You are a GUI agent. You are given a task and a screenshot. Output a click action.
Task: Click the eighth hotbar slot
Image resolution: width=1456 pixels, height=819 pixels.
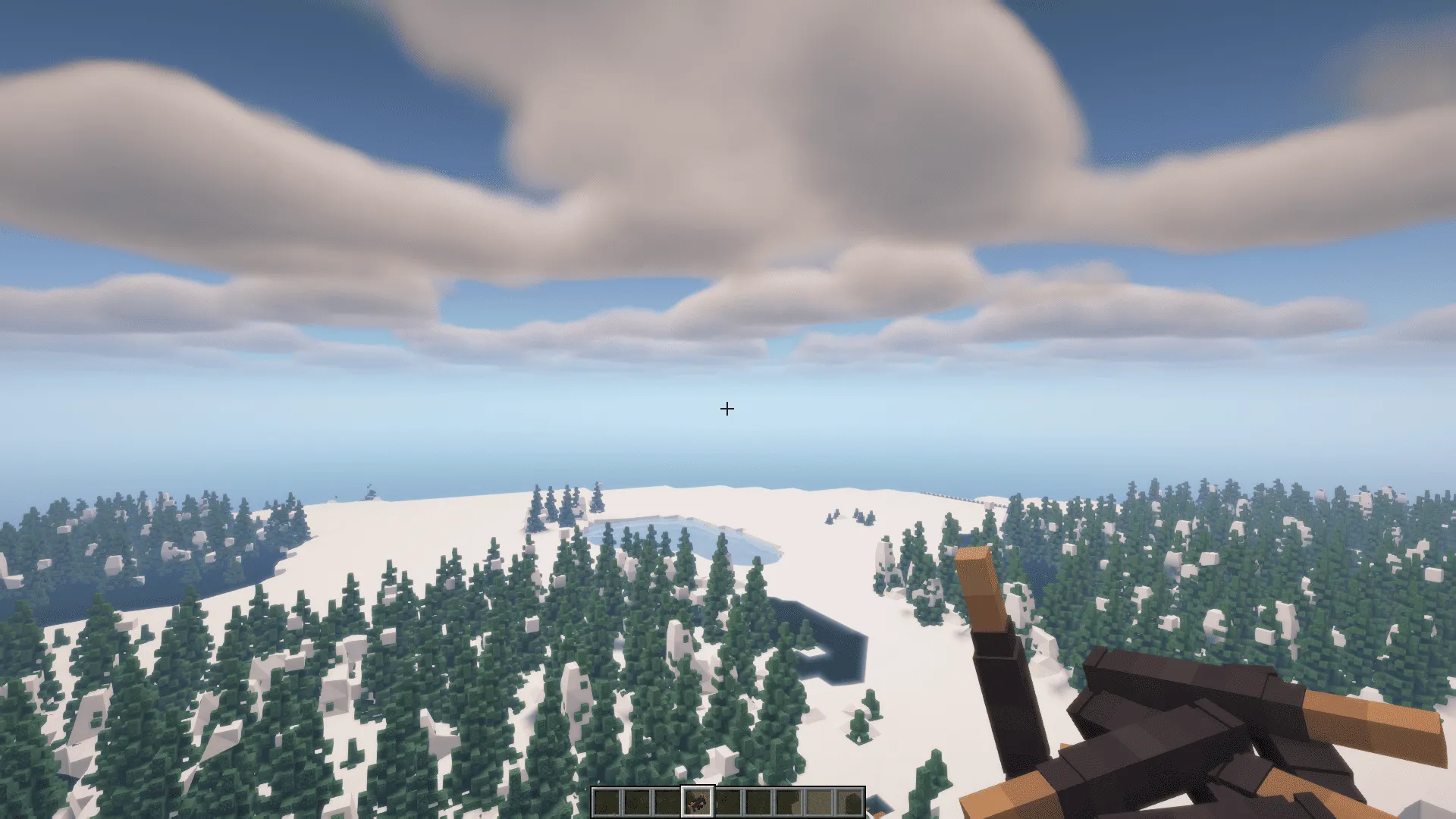click(x=819, y=802)
